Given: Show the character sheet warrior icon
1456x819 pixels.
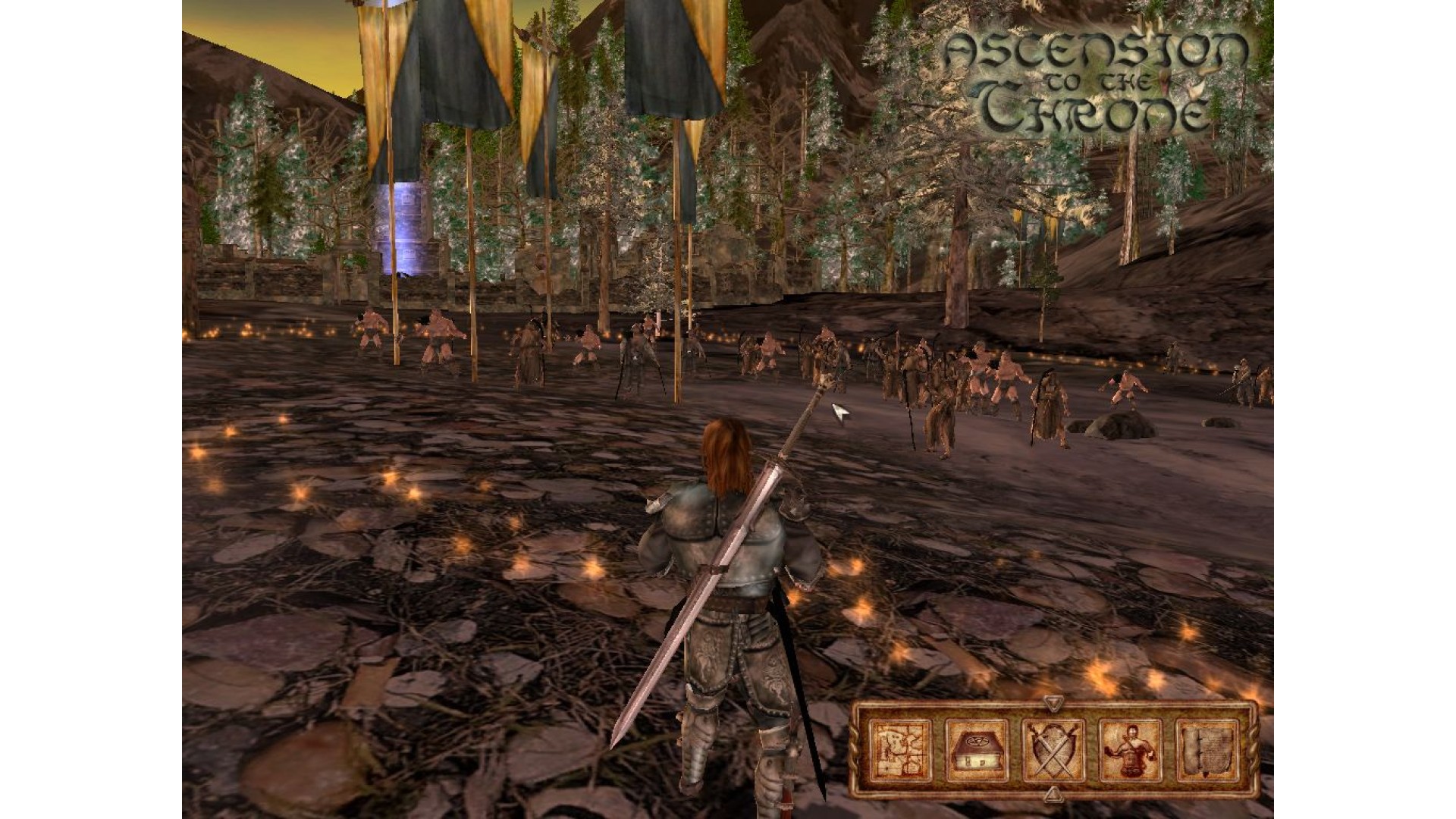Looking at the screenshot, I should click(1130, 750).
